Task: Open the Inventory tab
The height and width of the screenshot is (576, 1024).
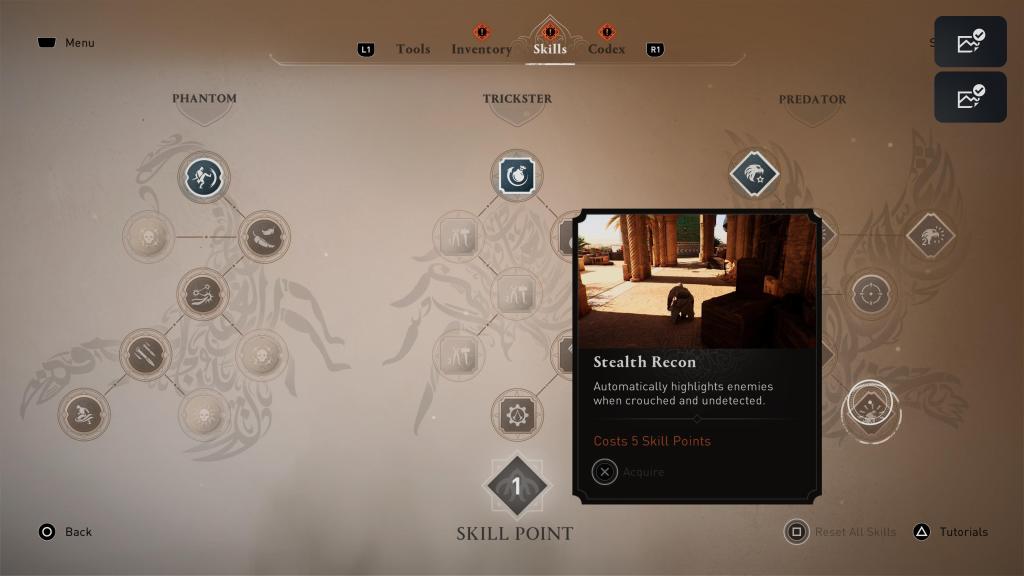Action: pos(481,49)
